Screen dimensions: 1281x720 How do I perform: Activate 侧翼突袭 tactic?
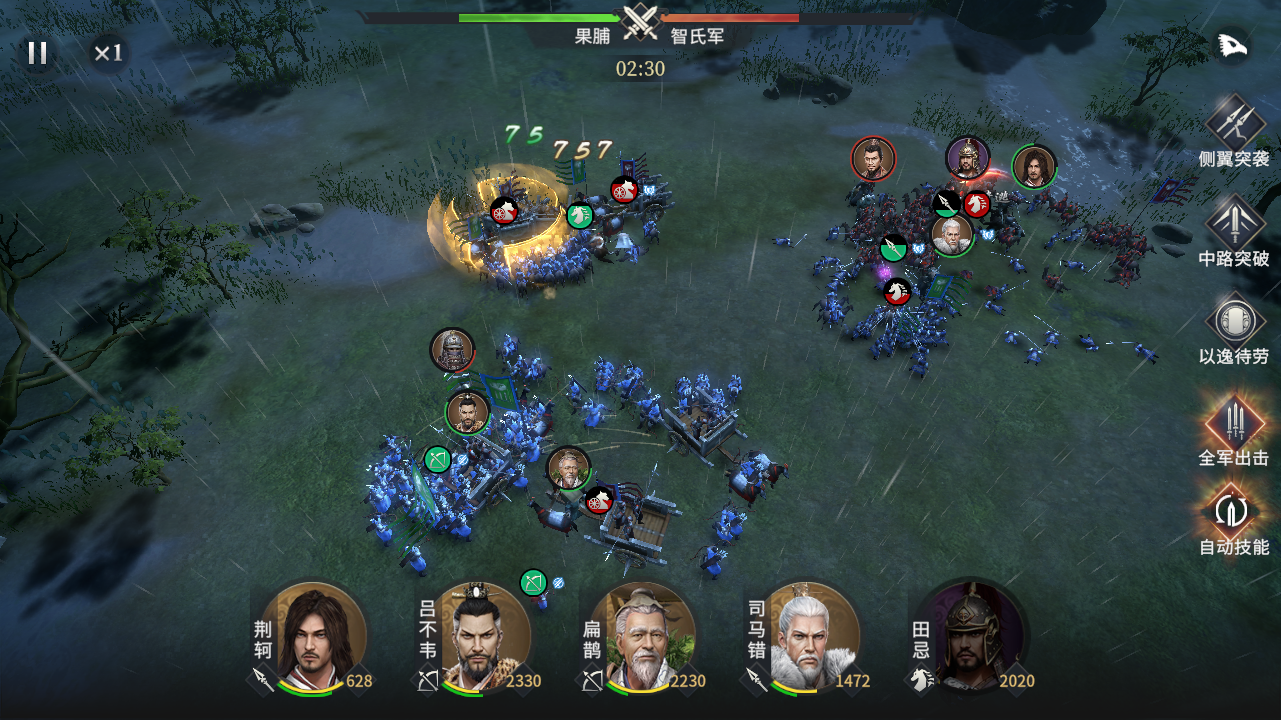(x=1234, y=121)
